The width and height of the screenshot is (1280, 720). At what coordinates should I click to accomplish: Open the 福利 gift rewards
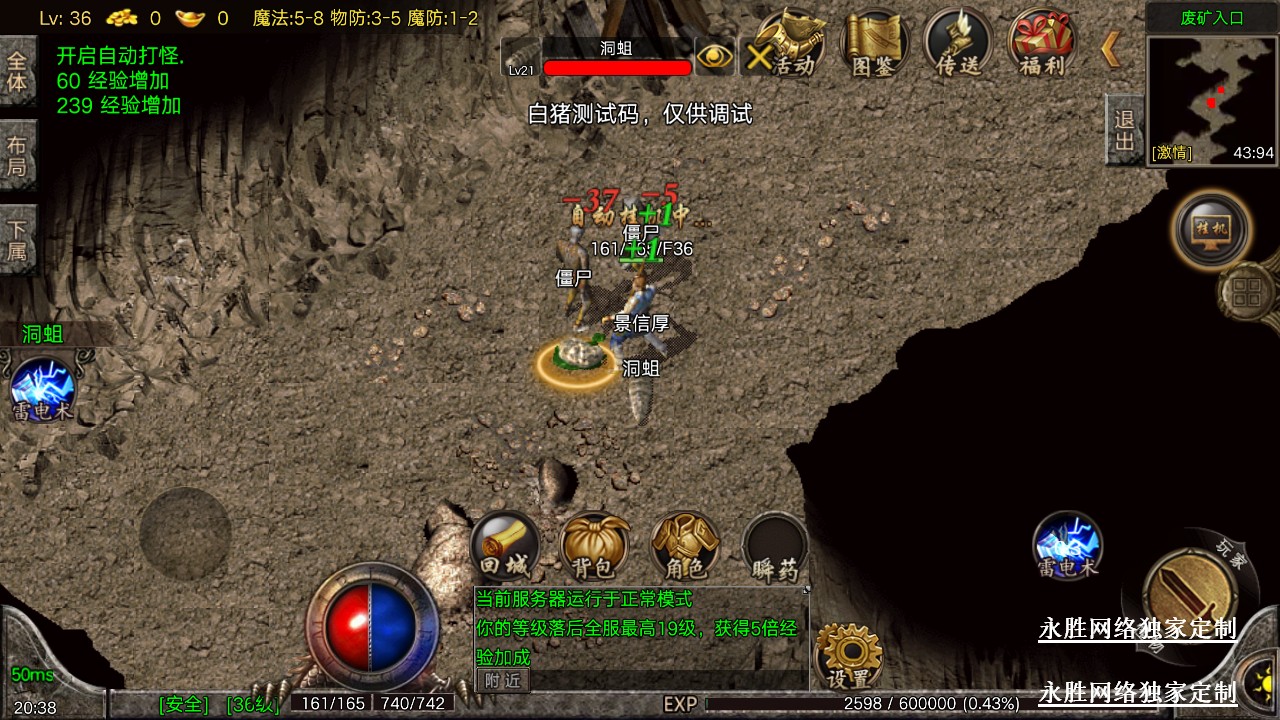pyautogui.click(x=1041, y=44)
